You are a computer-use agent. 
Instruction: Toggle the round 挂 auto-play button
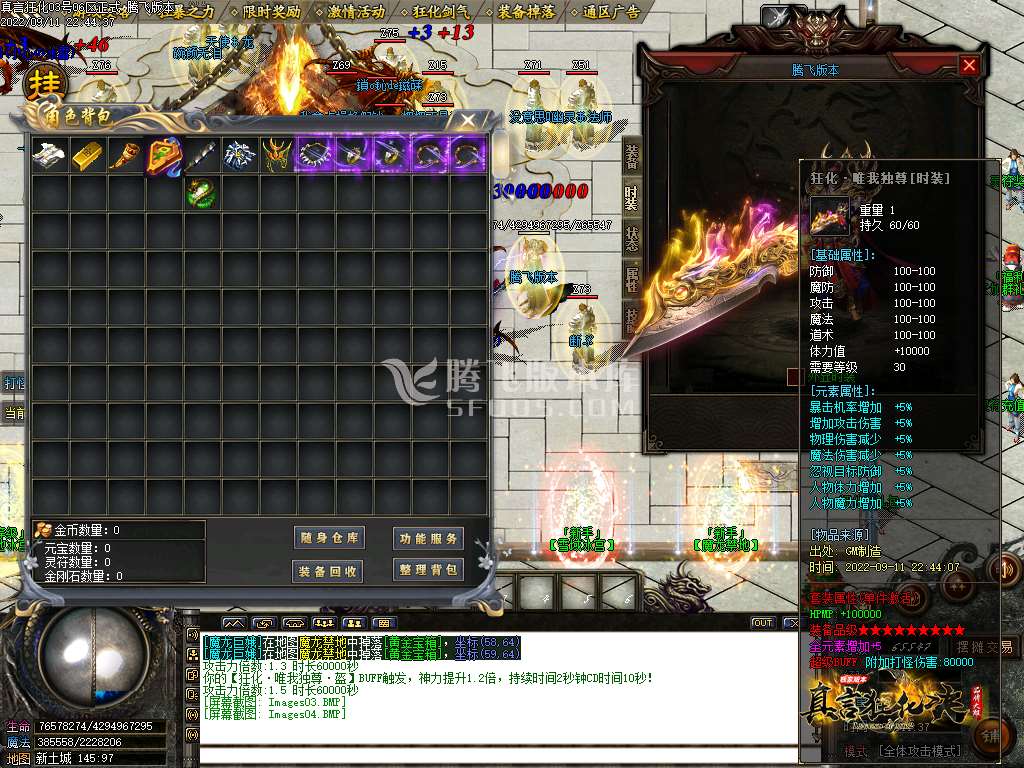pyautogui.click(x=44, y=82)
